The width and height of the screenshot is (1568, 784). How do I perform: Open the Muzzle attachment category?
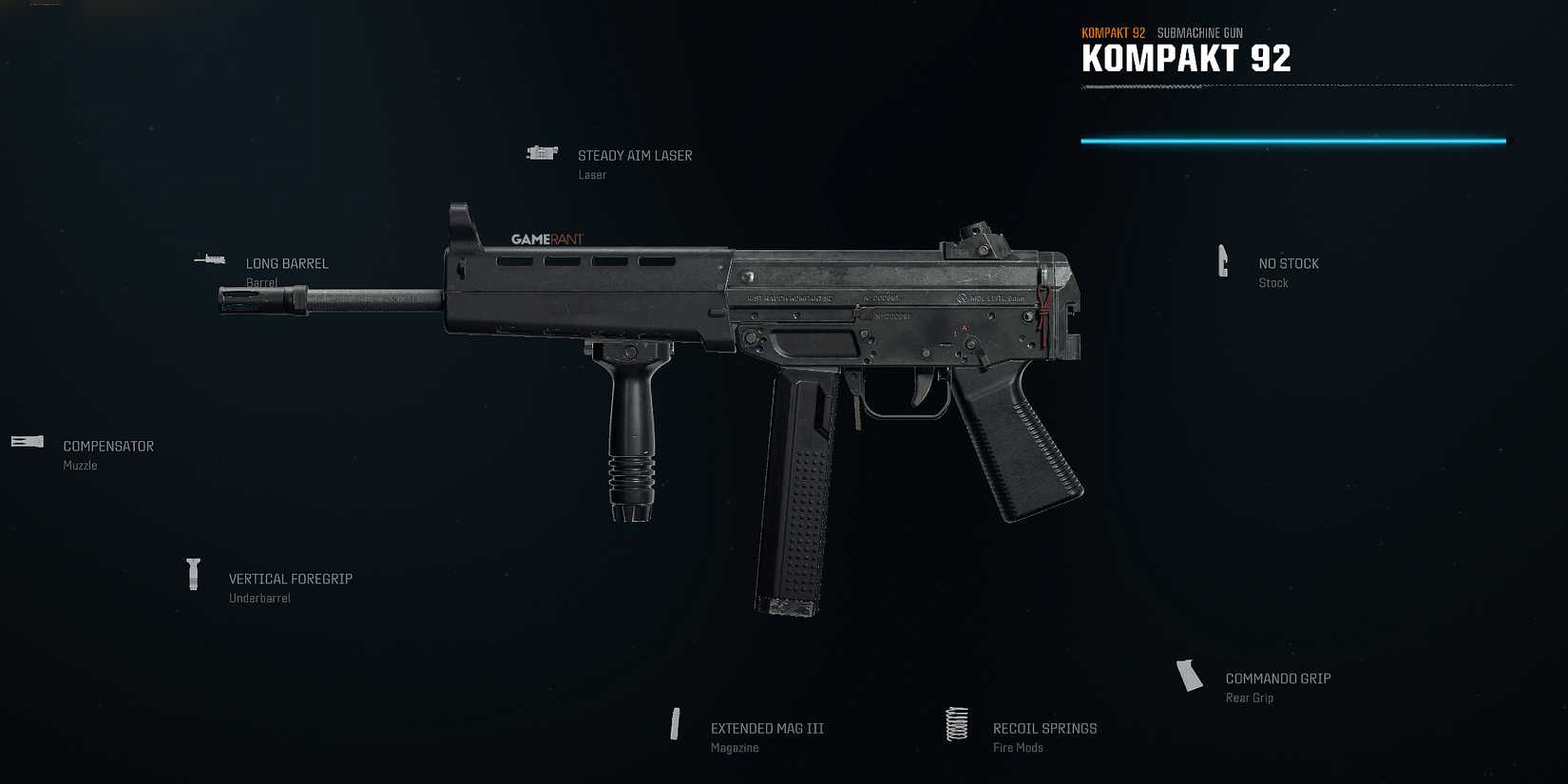[x=80, y=465]
